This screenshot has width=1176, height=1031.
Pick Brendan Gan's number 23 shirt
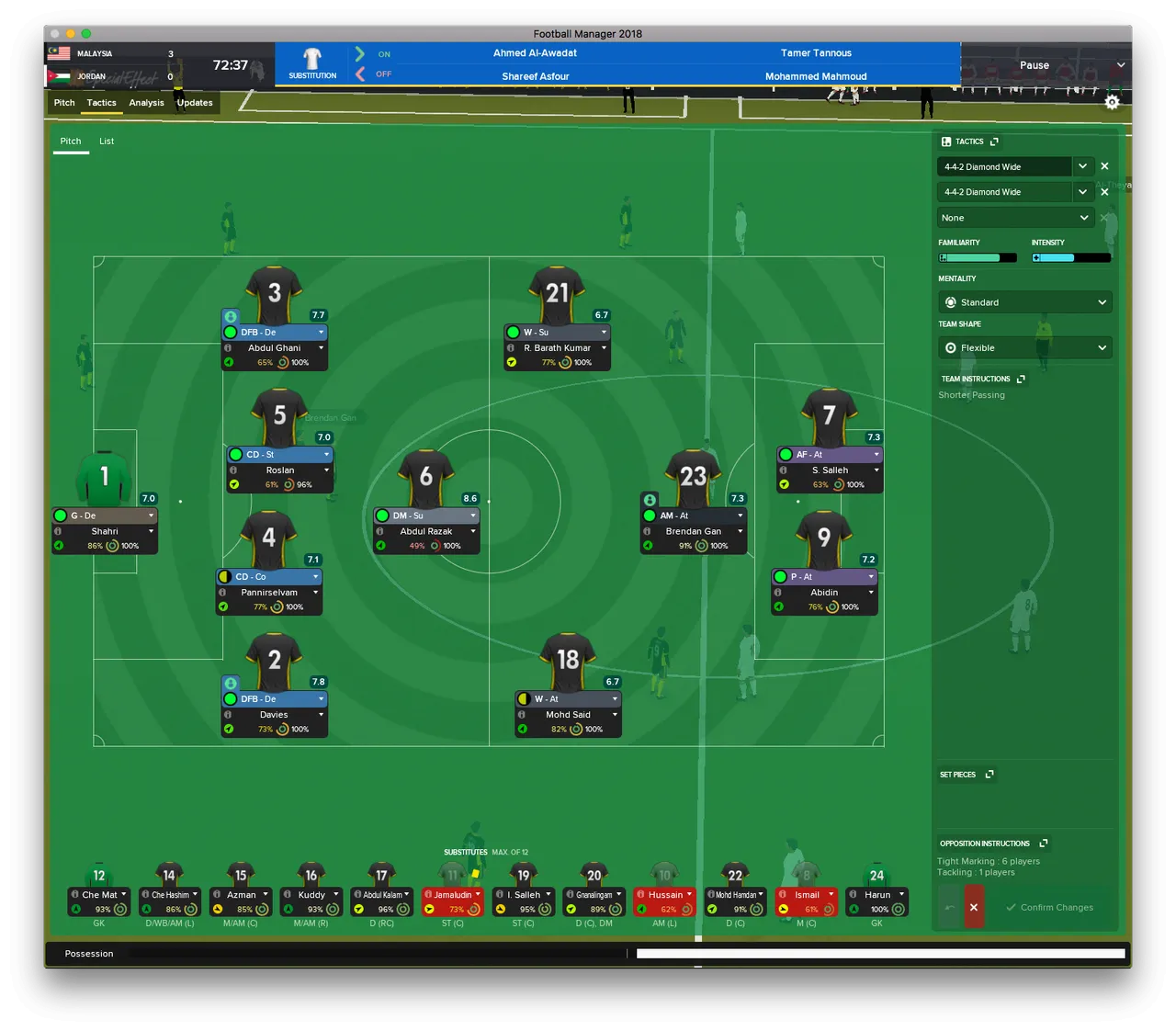(693, 476)
